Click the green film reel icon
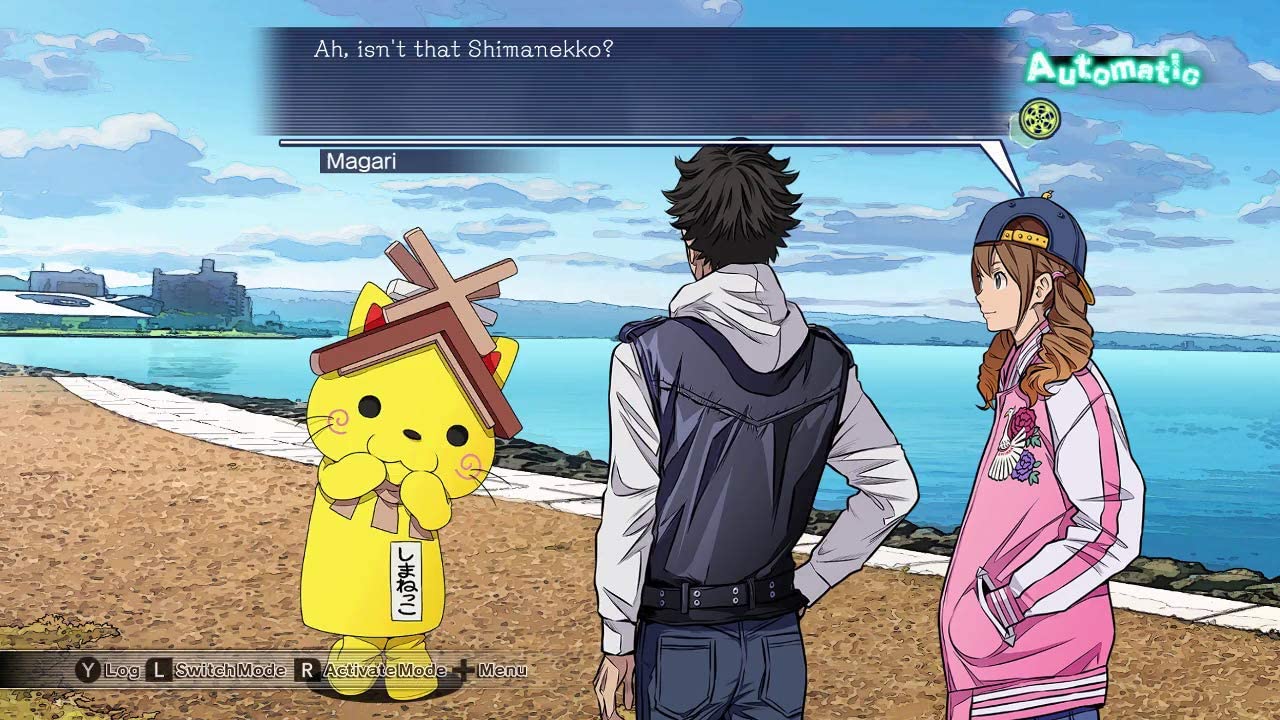 pyautogui.click(x=1040, y=115)
